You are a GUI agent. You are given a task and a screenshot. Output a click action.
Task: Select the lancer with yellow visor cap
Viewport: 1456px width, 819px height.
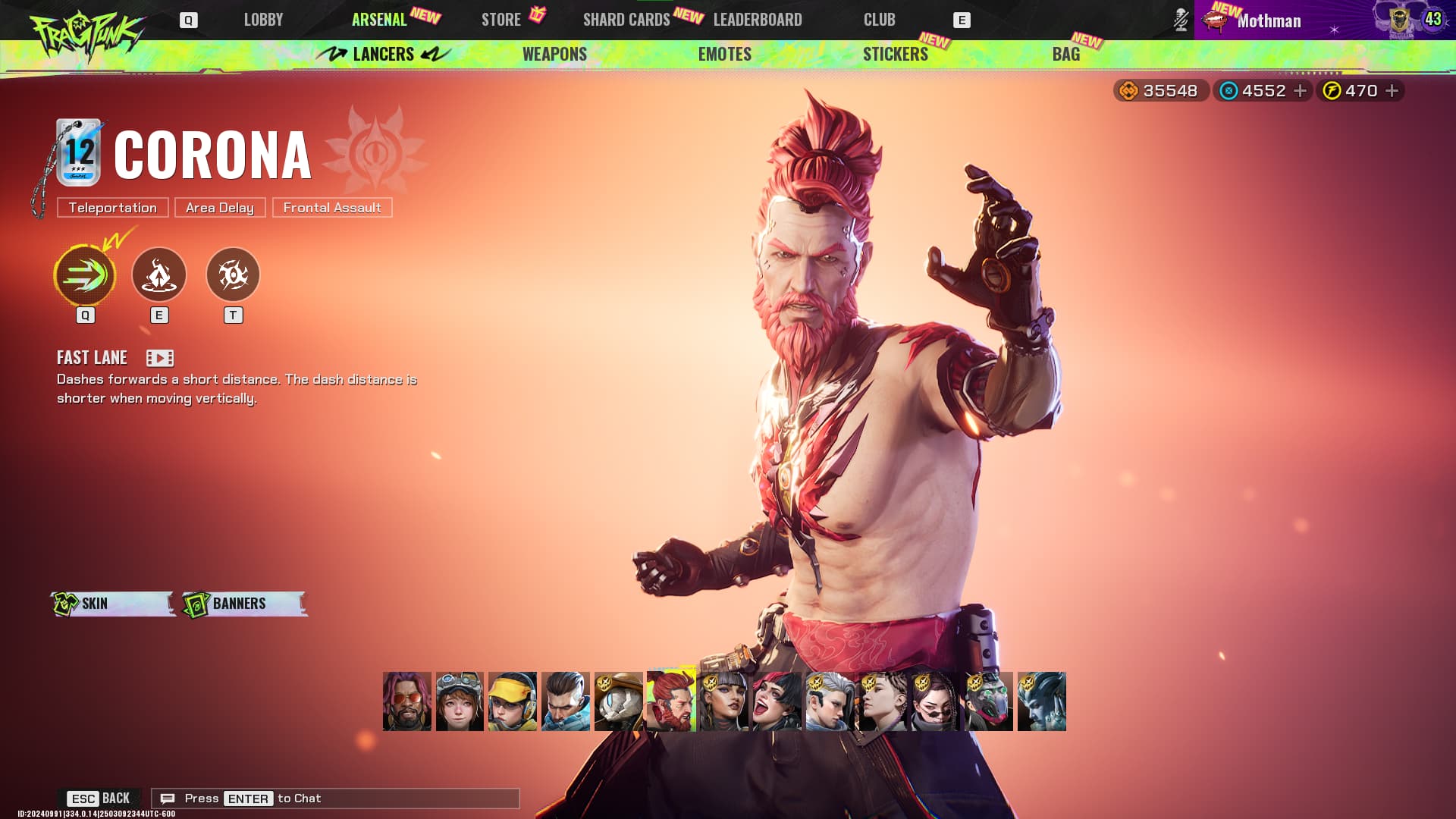coord(513,701)
